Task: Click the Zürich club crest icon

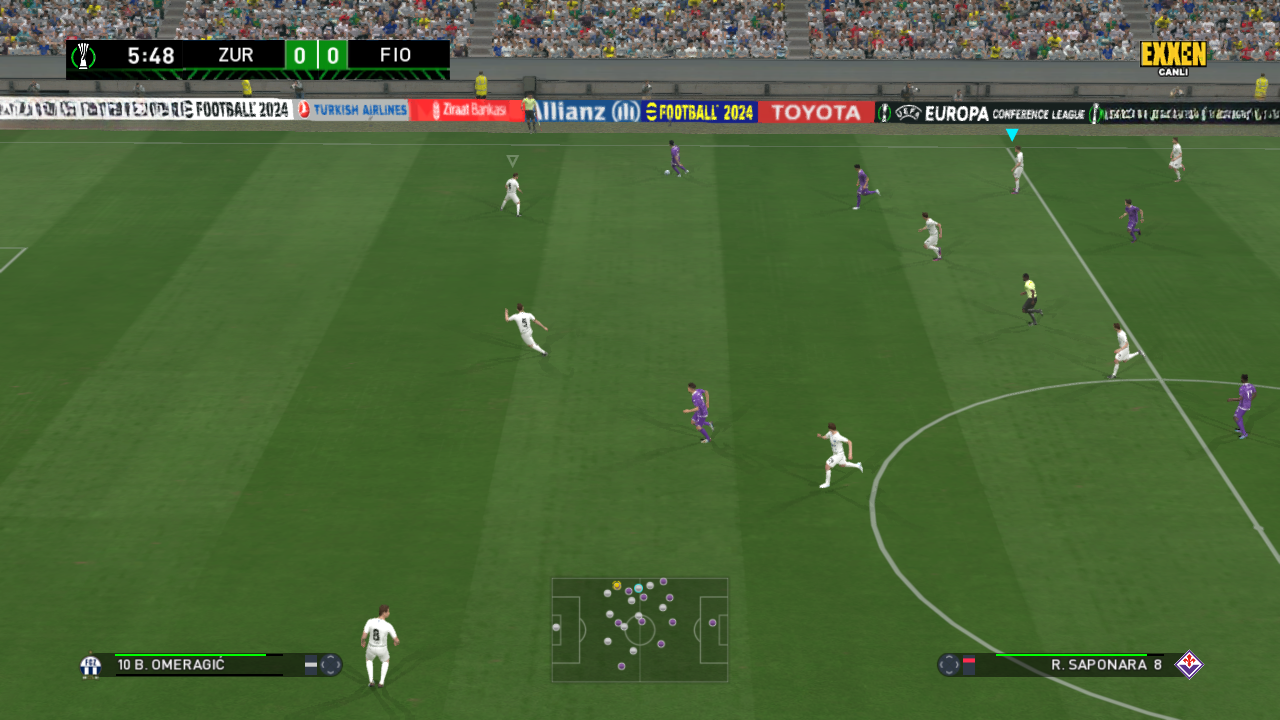Action: coord(91,665)
